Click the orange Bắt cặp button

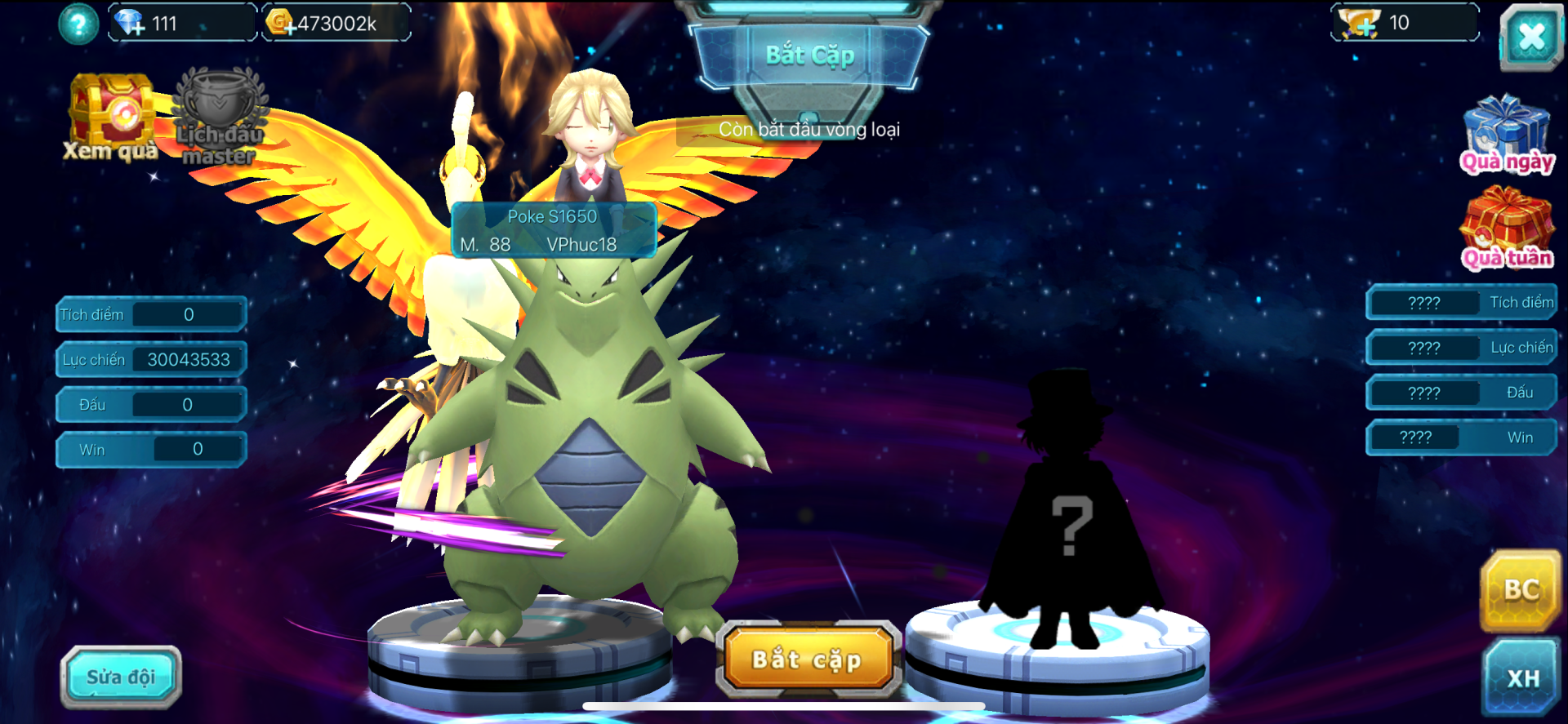pos(808,660)
